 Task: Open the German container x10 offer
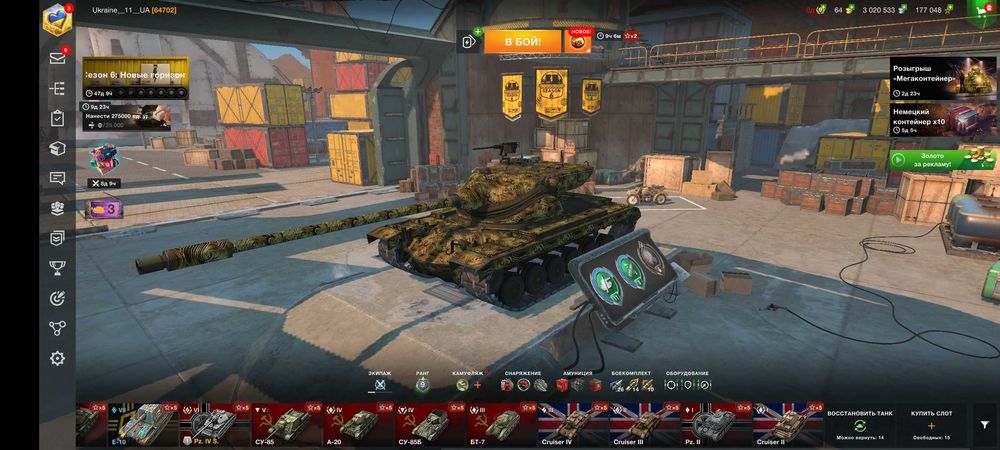pos(939,120)
